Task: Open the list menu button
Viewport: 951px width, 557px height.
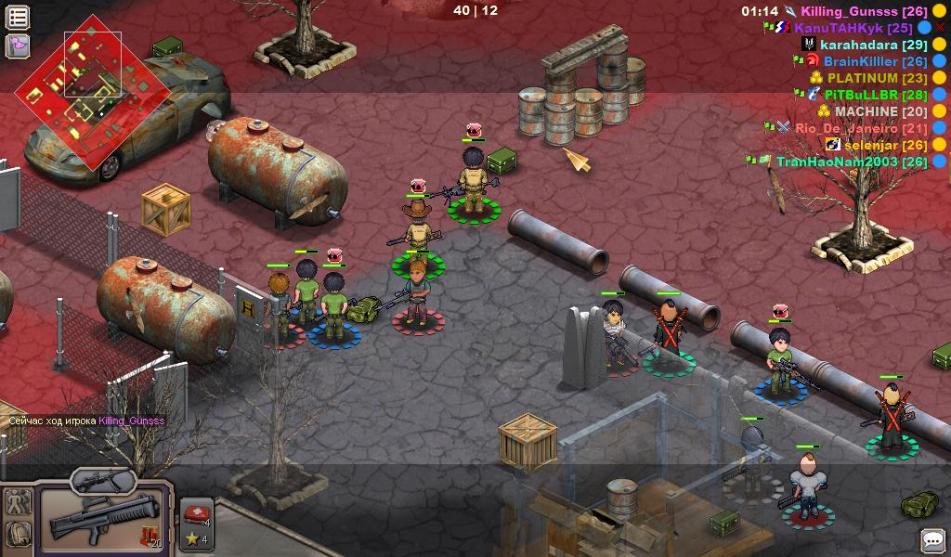Action: (x=18, y=16)
